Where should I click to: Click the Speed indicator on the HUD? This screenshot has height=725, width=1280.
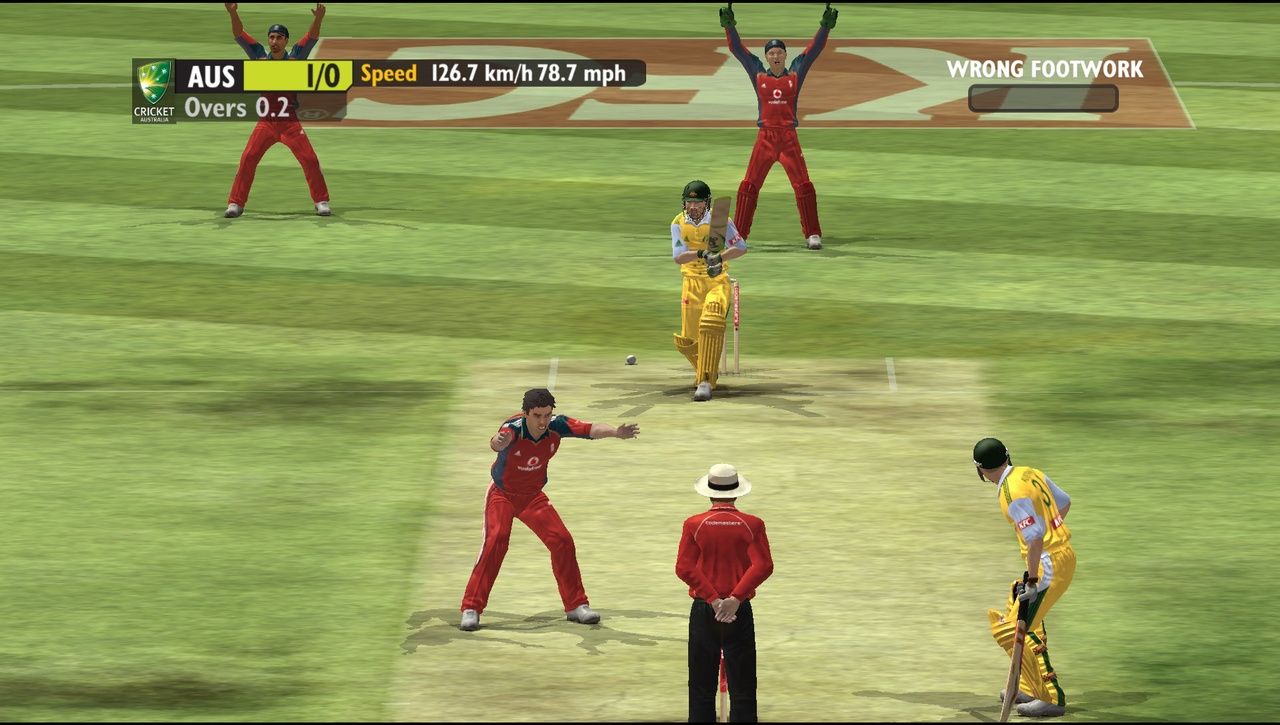click(x=389, y=73)
